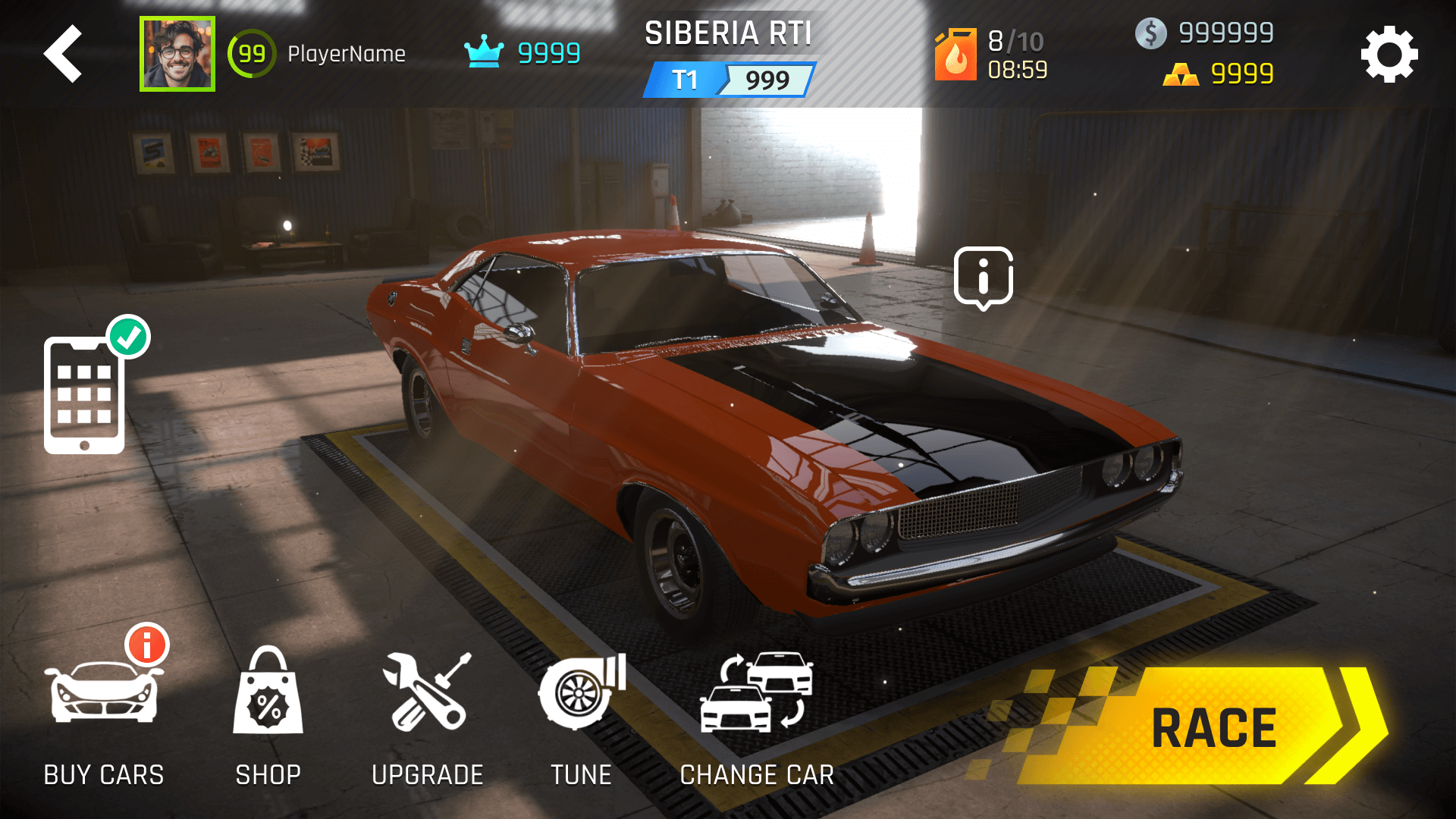This screenshot has height=819, width=1456.
Task: Go back using the white arrow
Action: [63, 54]
